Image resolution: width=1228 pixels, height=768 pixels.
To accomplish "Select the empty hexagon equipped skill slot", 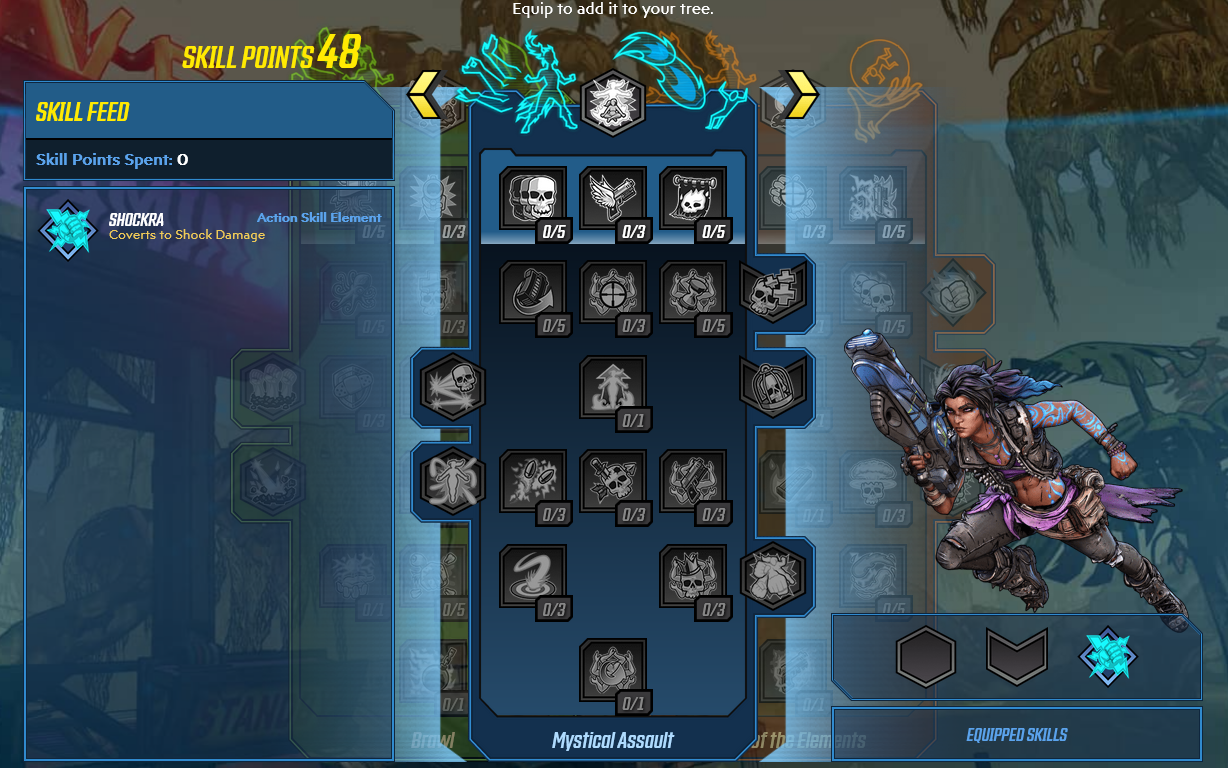I will pos(926,656).
